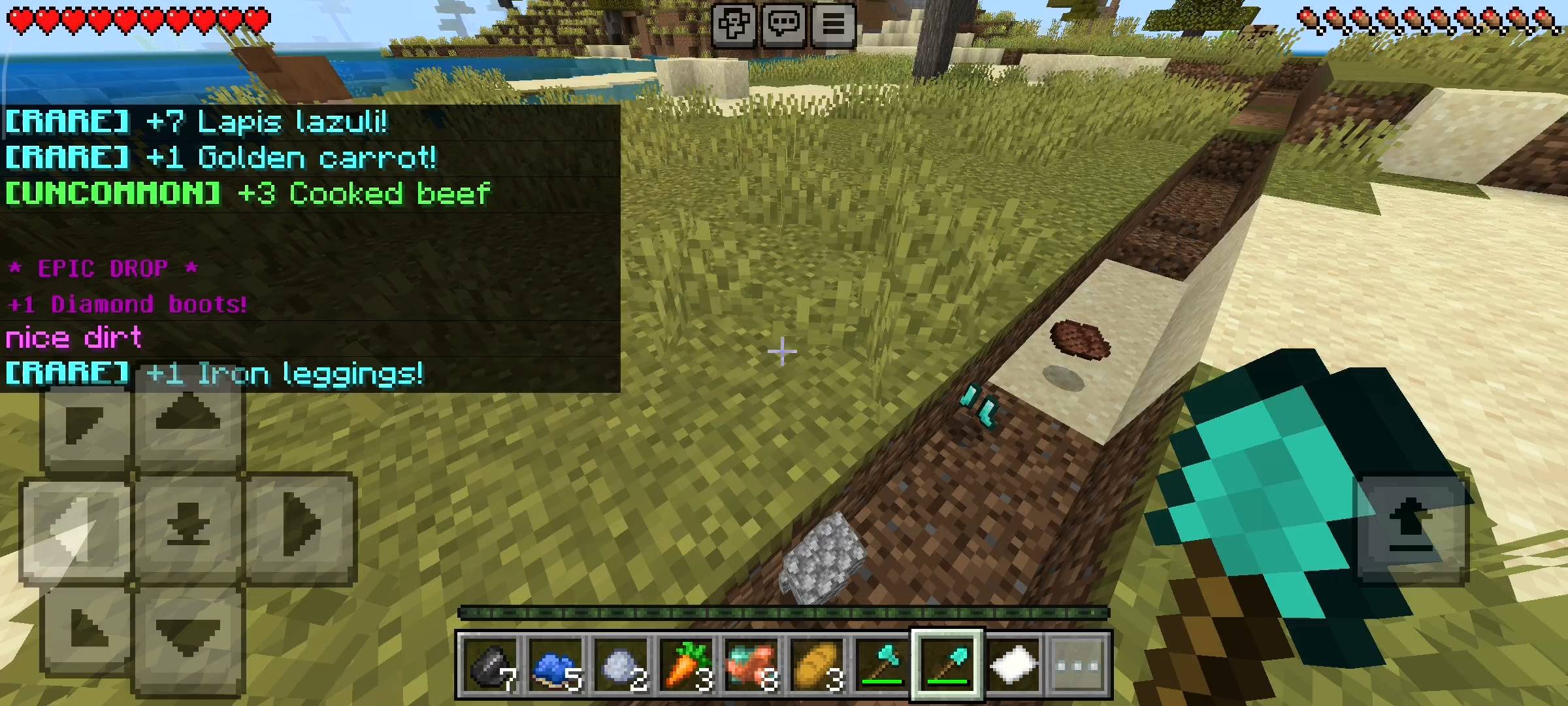
Task: Select the white item next to the shovel
Action: (x=1013, y=665)
